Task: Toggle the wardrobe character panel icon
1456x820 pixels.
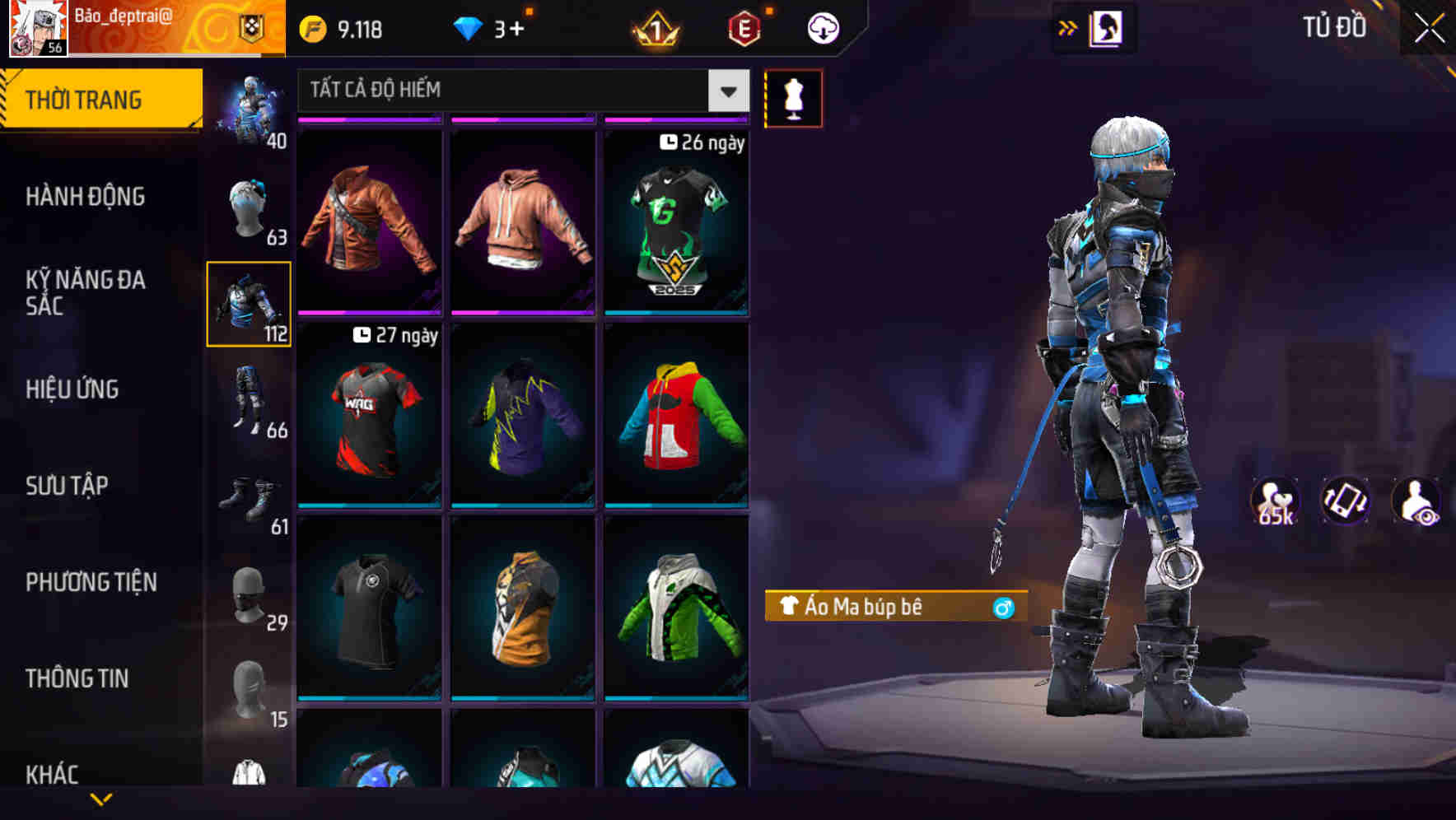Action: click(1104, 26)
